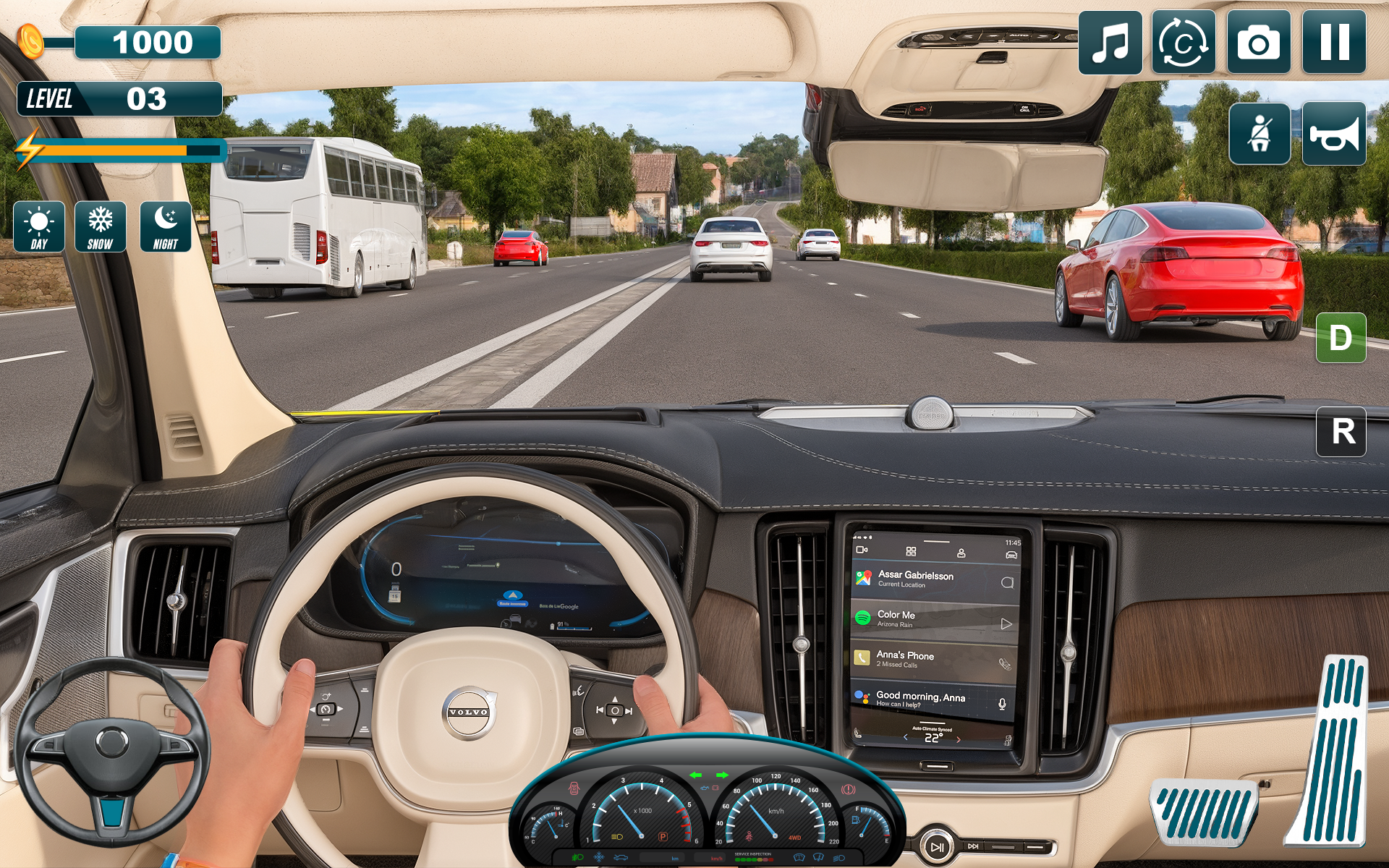Enable Night driving mode

[167, 226]
